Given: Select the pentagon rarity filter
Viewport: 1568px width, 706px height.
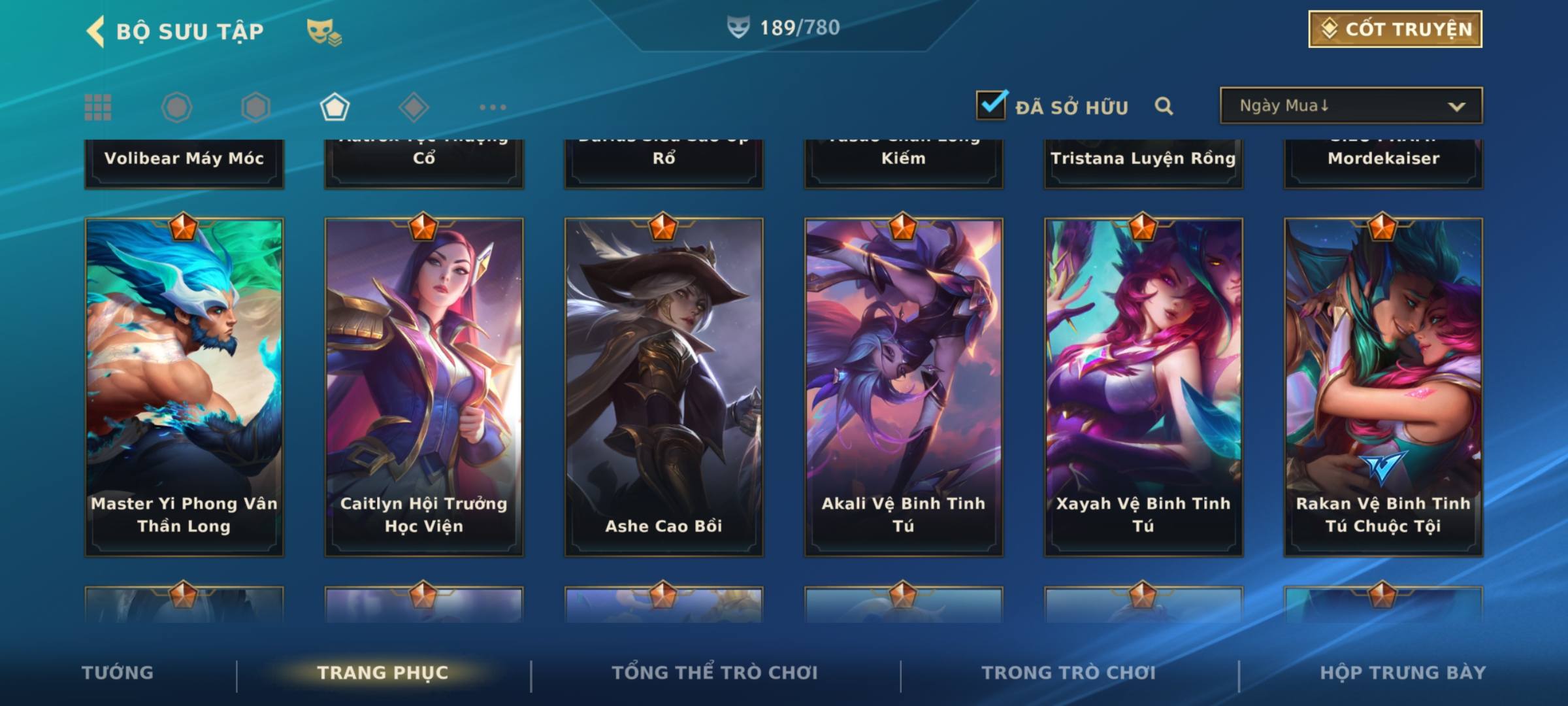Looking at the screenshot, I should point(335,107).
